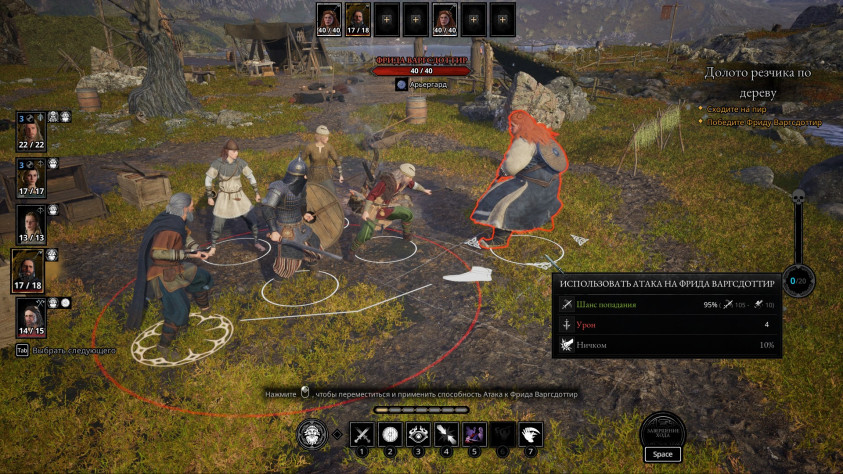The image size is (843, 474).
Task: Select the party member with 22/22 health
Action: 30,132
